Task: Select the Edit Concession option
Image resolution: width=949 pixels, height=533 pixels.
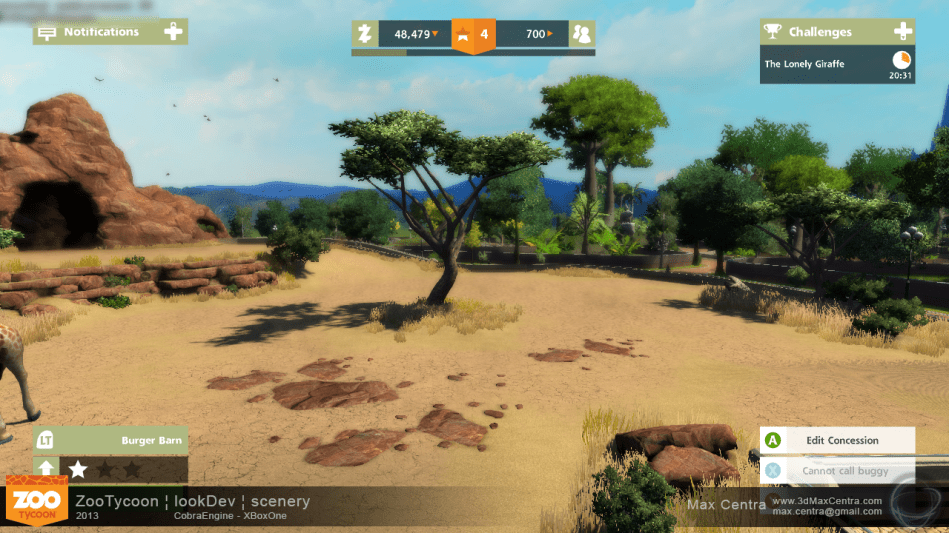Action: pyautogui.click(x=838, y=440)
